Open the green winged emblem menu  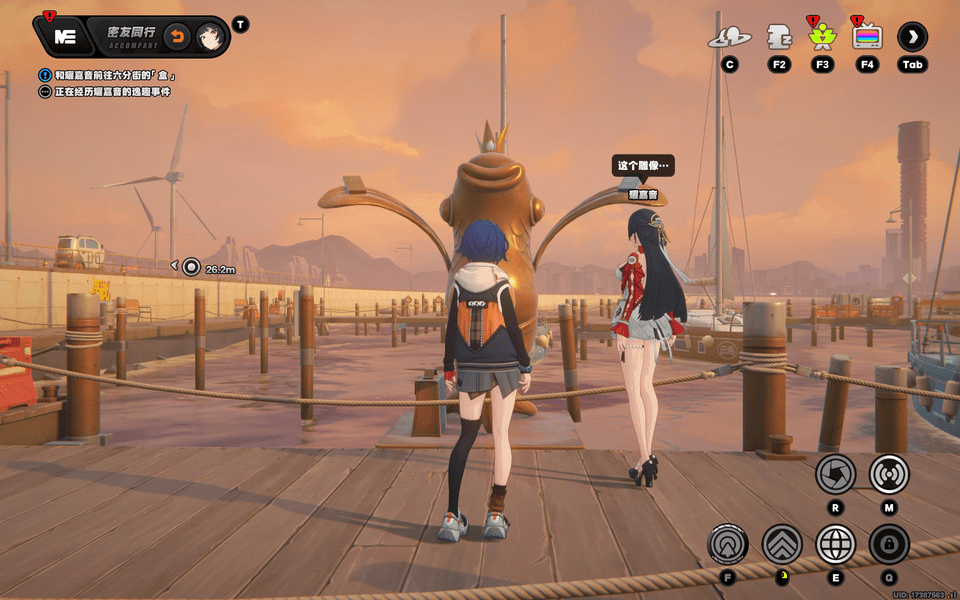click(823, 38)
